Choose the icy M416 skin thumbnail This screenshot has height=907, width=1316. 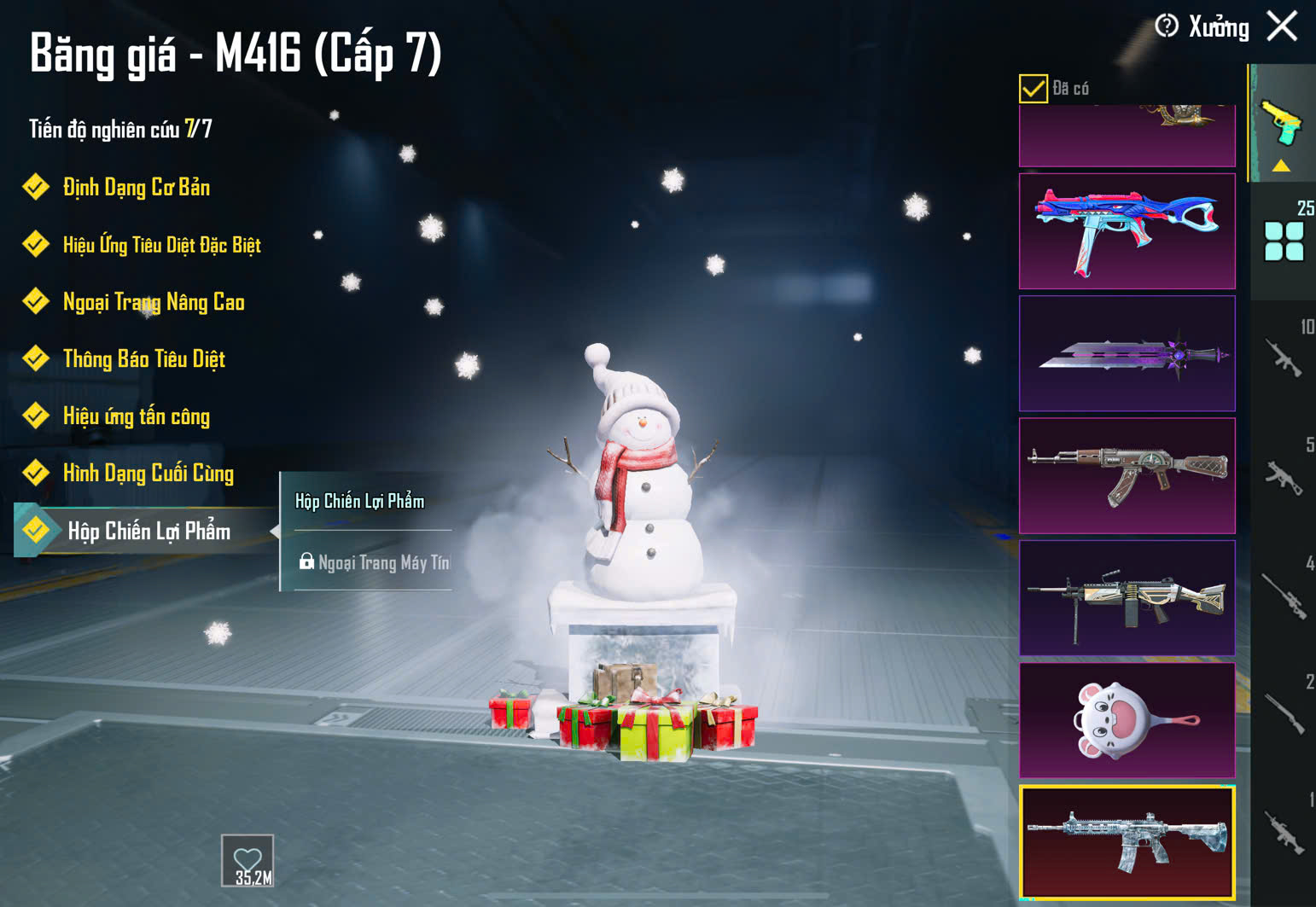click(x=1127, y=842)
